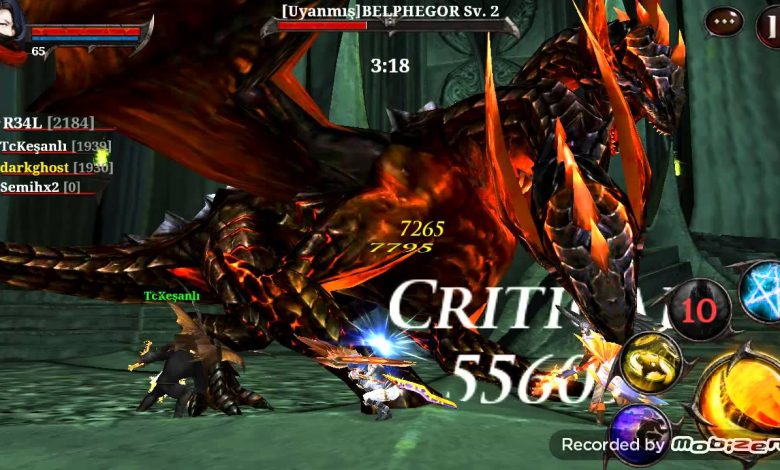The image size is (780, 470).
Task: Open the chat speech bubble button
Action: coord(724,21)
